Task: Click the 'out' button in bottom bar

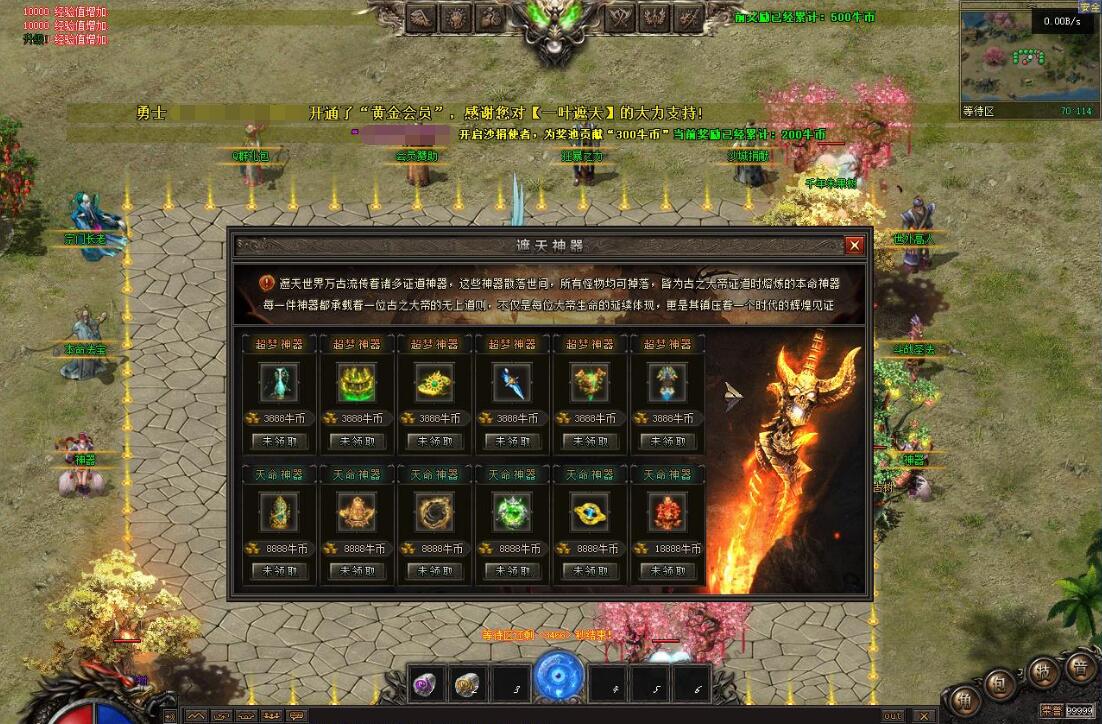Action: [x=892, y=716]
